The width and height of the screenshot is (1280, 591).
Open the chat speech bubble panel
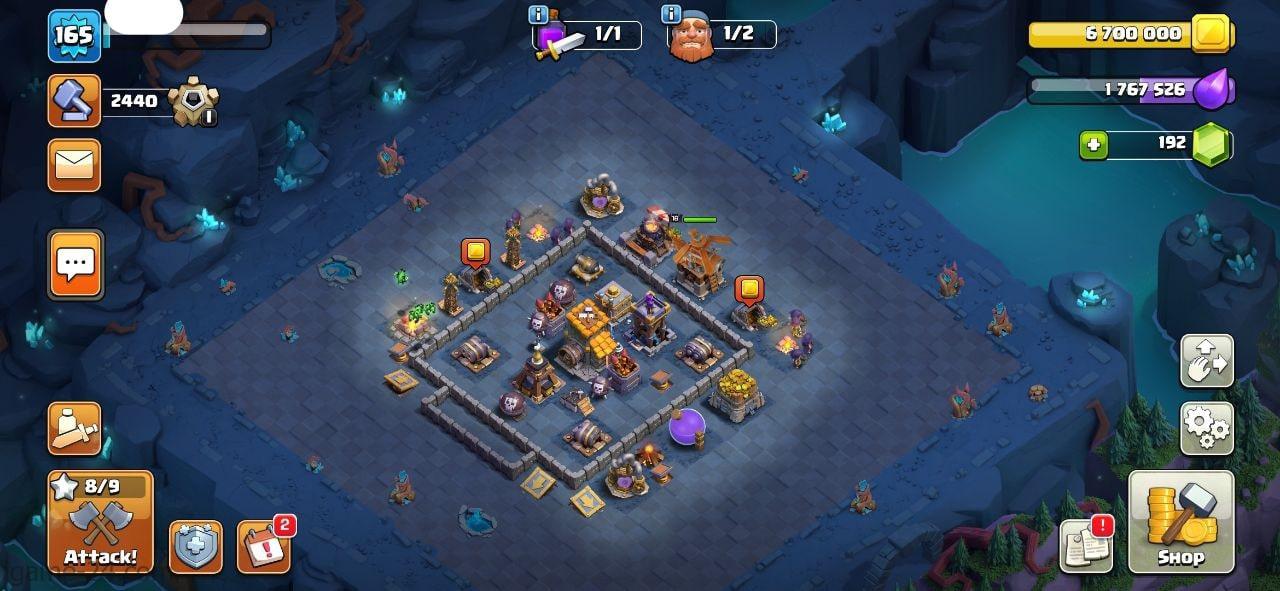tap(76, 265)
